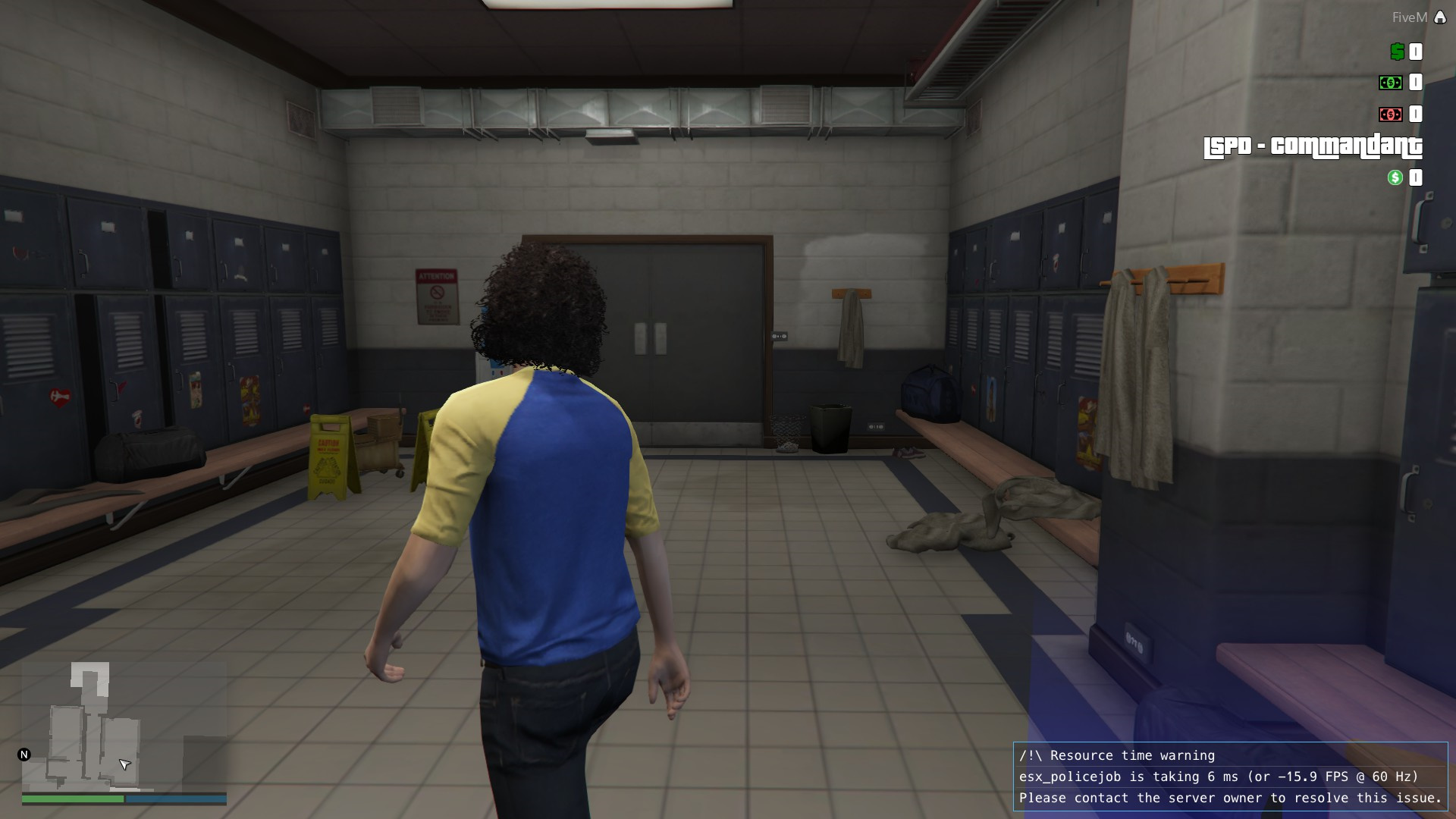Viewport: 1456px width, 819px height.
Task: Click the red dirty money banknote icon
Action: (1390, 115)
